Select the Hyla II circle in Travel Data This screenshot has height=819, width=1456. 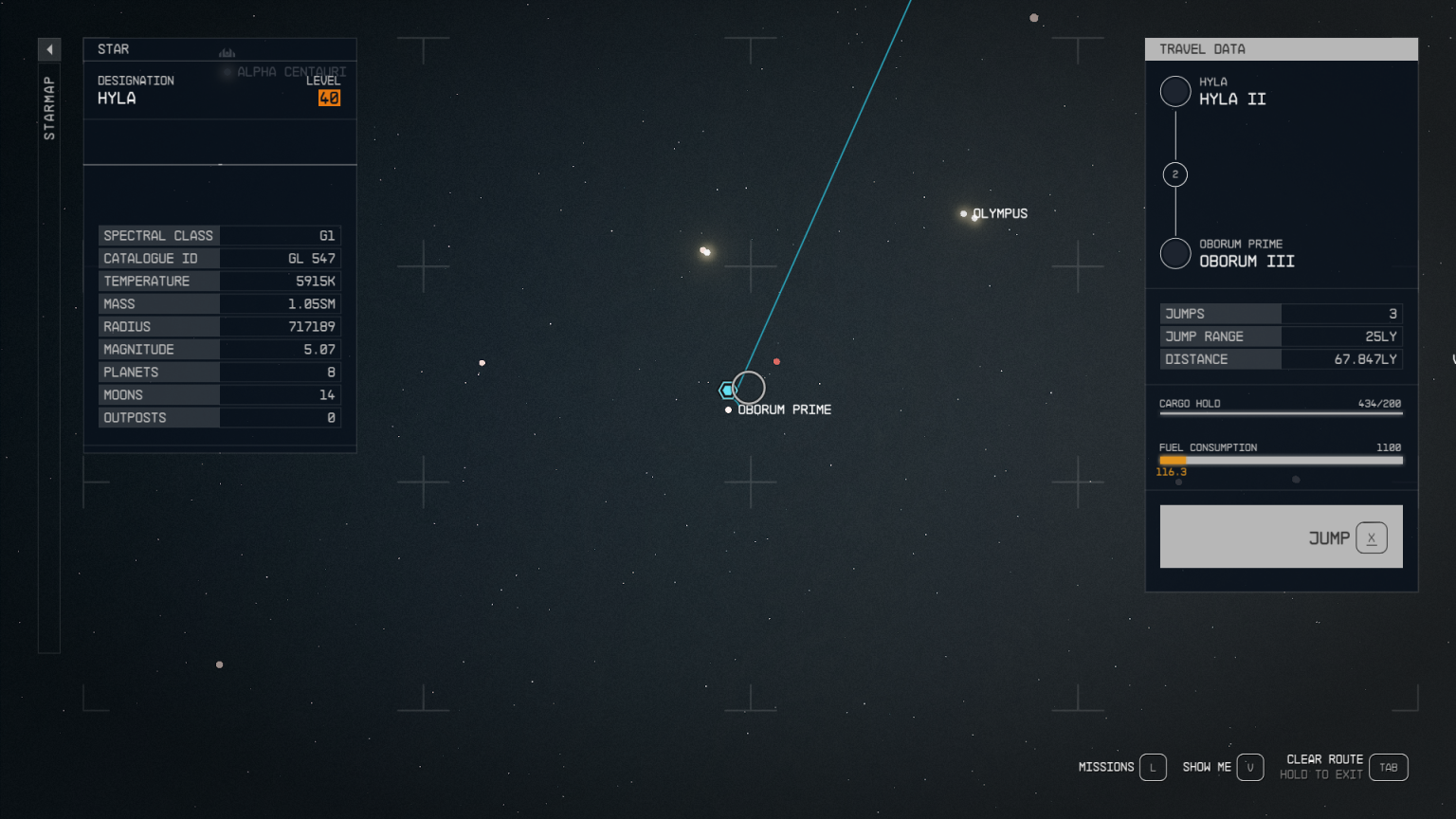coord(1175,91)
